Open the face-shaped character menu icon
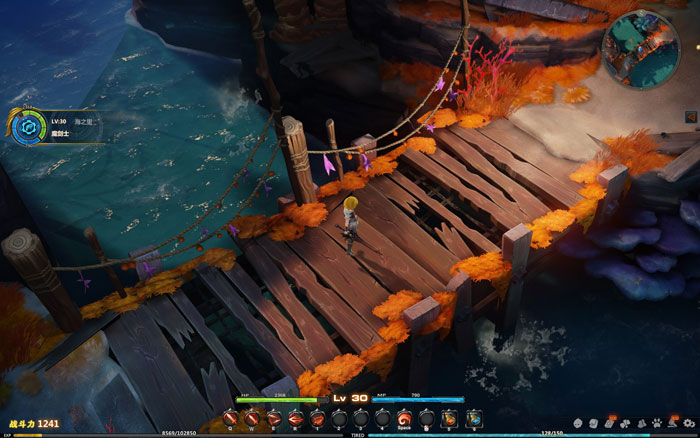This screenshot has width=700, height=438. pyautogui.click(x=578, y=423)
